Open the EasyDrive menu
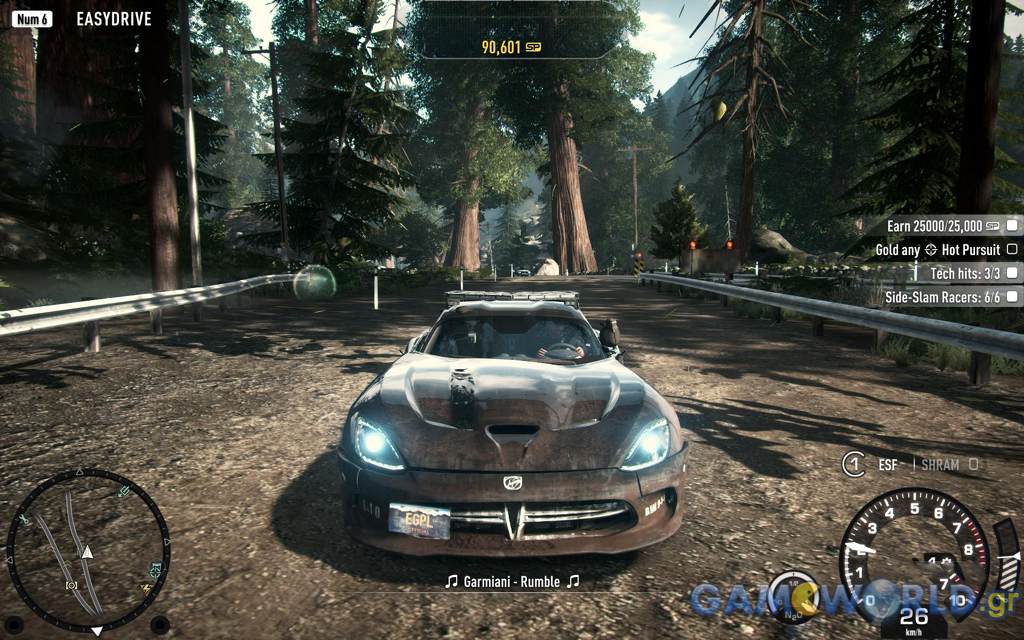The image size is (1024, 640). click(x=113, y=18)
